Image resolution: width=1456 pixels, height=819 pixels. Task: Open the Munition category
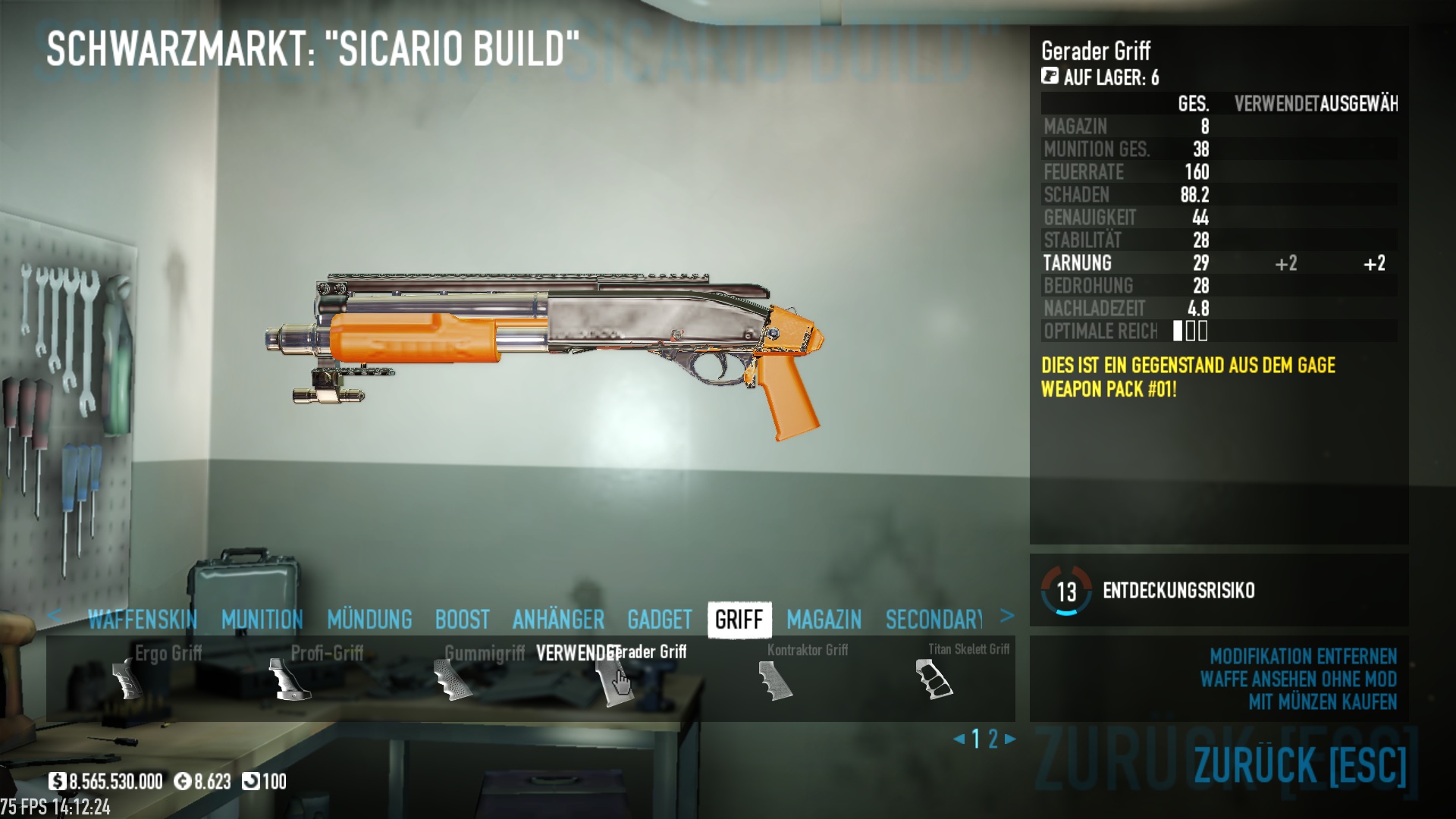click(x=262, y=620)
